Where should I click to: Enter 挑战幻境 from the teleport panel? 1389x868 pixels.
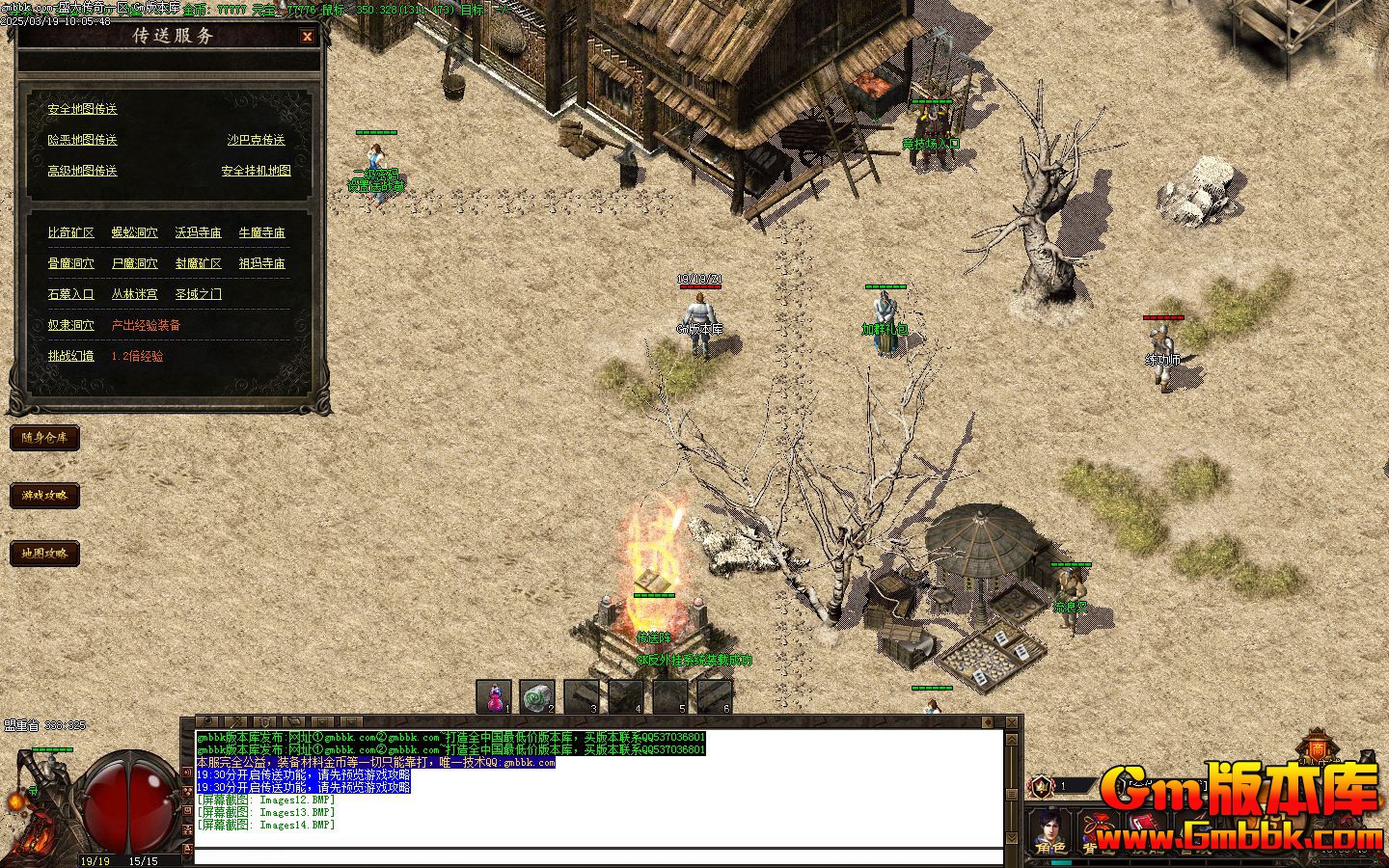coord(71,356)
